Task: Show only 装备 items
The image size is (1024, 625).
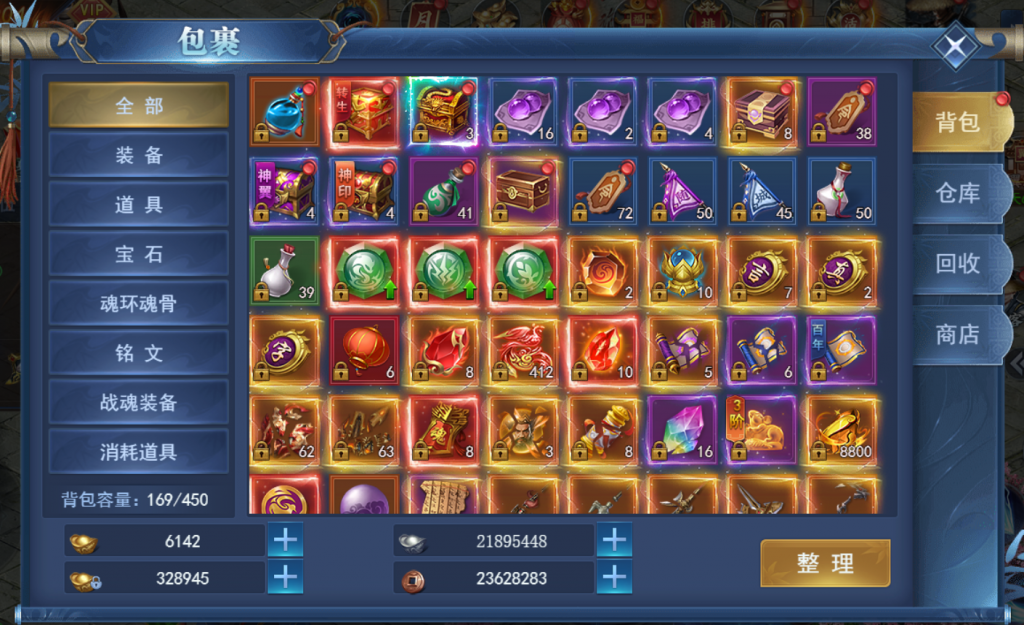Action: (139, 155)
